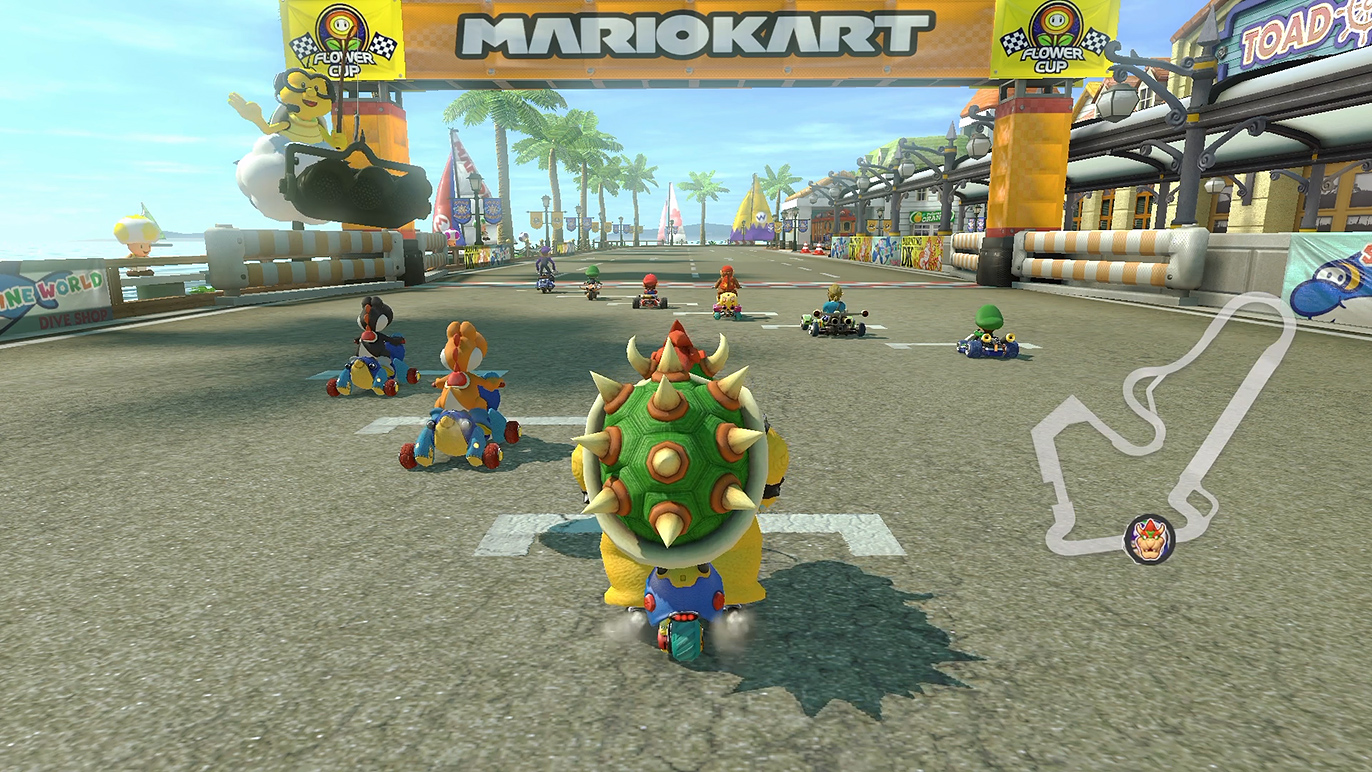Screen dimensions: 1372x772
Task: Select Bowser's position marker on the minimap
Action: pos(1148,539)
